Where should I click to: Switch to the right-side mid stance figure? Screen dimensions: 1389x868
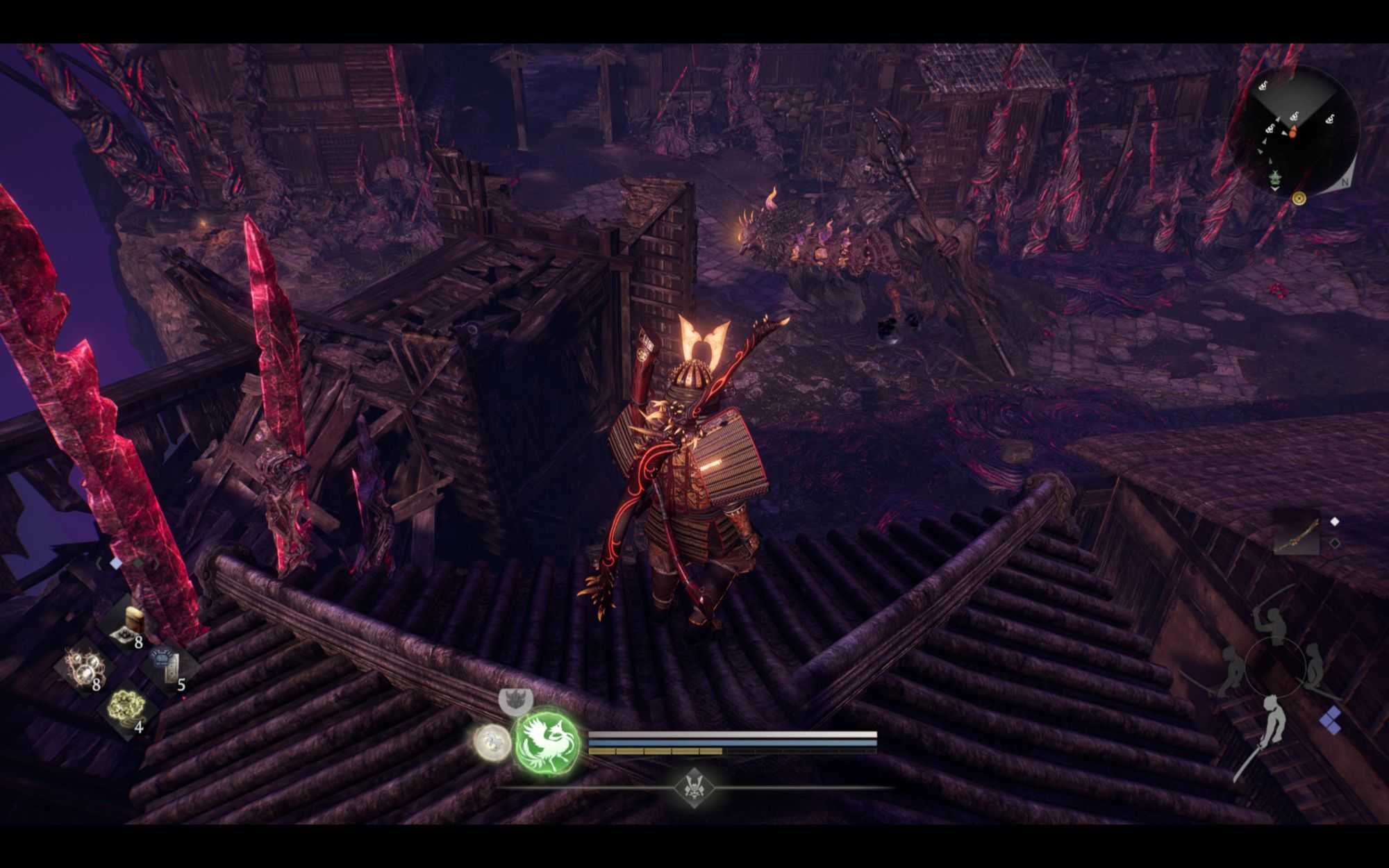tap(1314, 668)
